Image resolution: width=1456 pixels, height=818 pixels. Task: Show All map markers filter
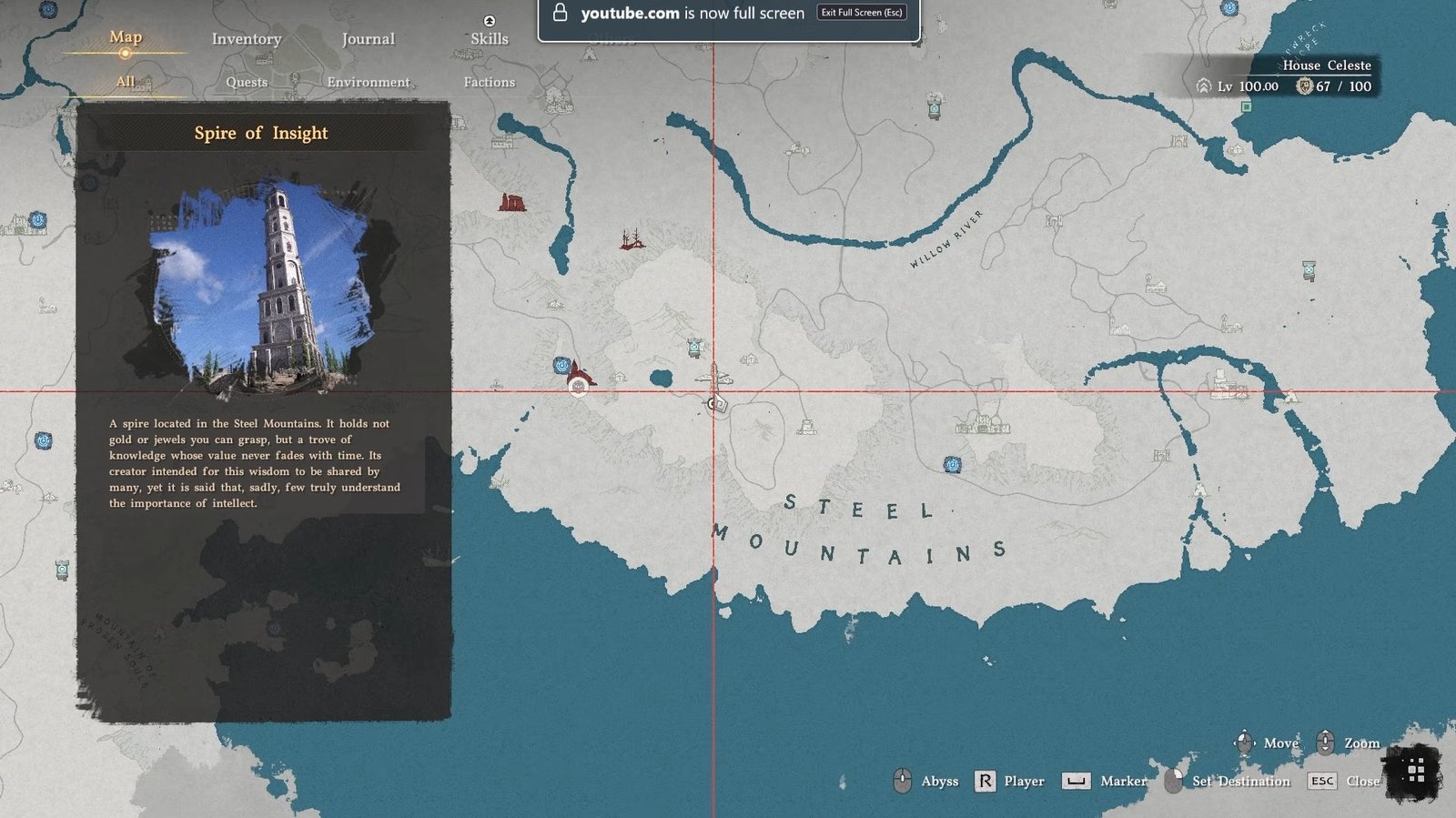126,82
